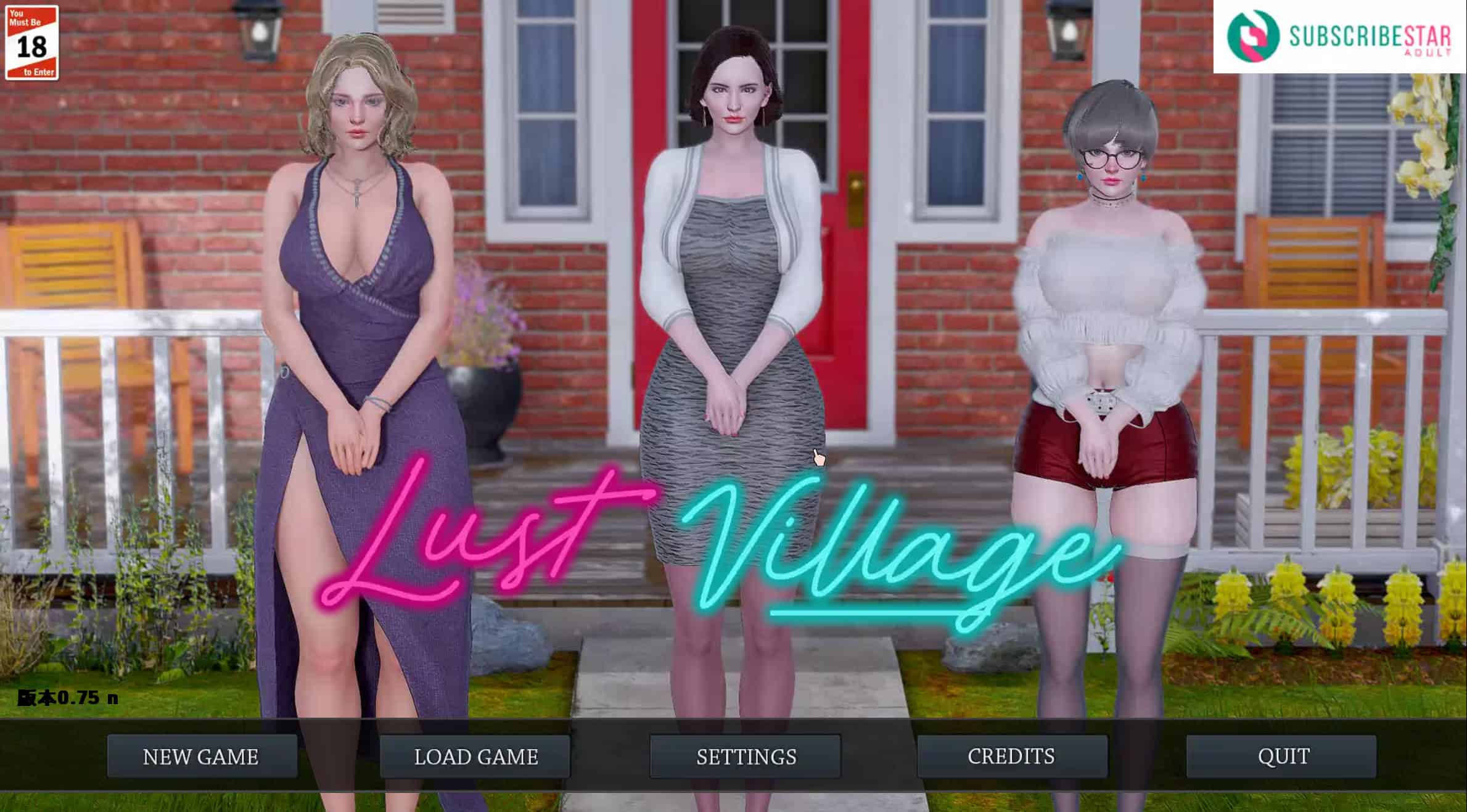
Task: View the Credits screen
Action: click(1011, 756)
